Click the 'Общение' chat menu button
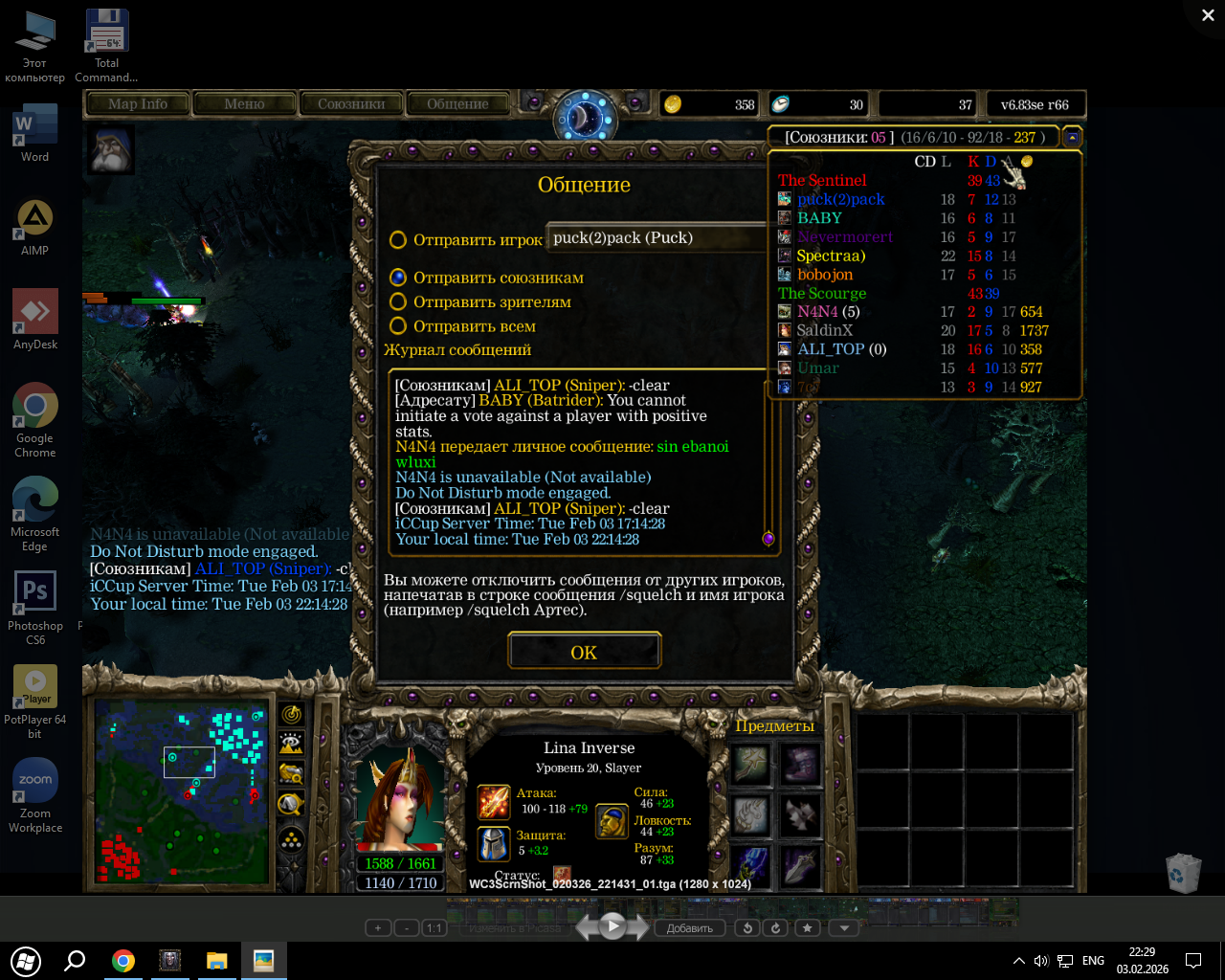Screen dimensions: 1225x980 pos(457,104)
